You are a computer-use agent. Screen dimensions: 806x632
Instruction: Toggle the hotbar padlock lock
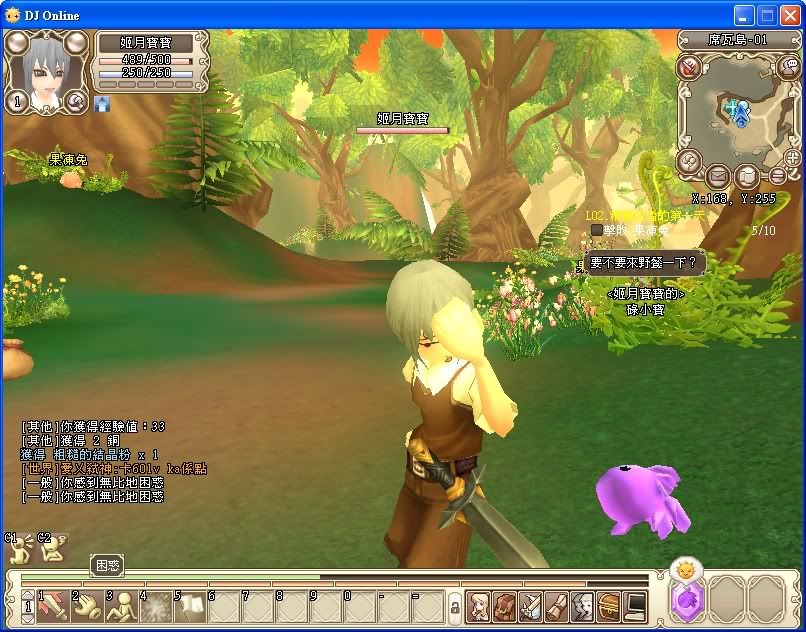click(454, 607)
